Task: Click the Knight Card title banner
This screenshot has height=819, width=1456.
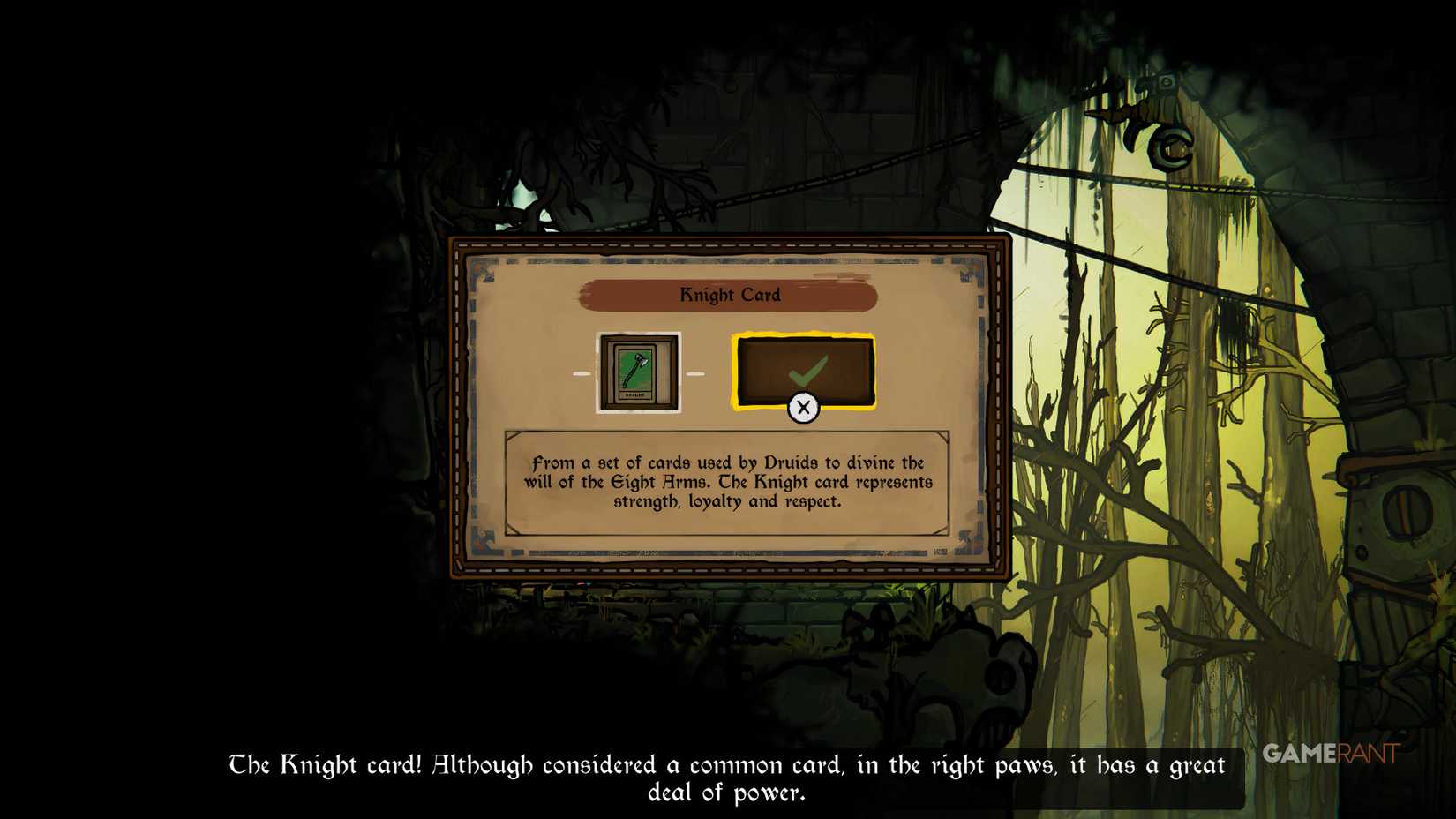Action: [729, 295]
